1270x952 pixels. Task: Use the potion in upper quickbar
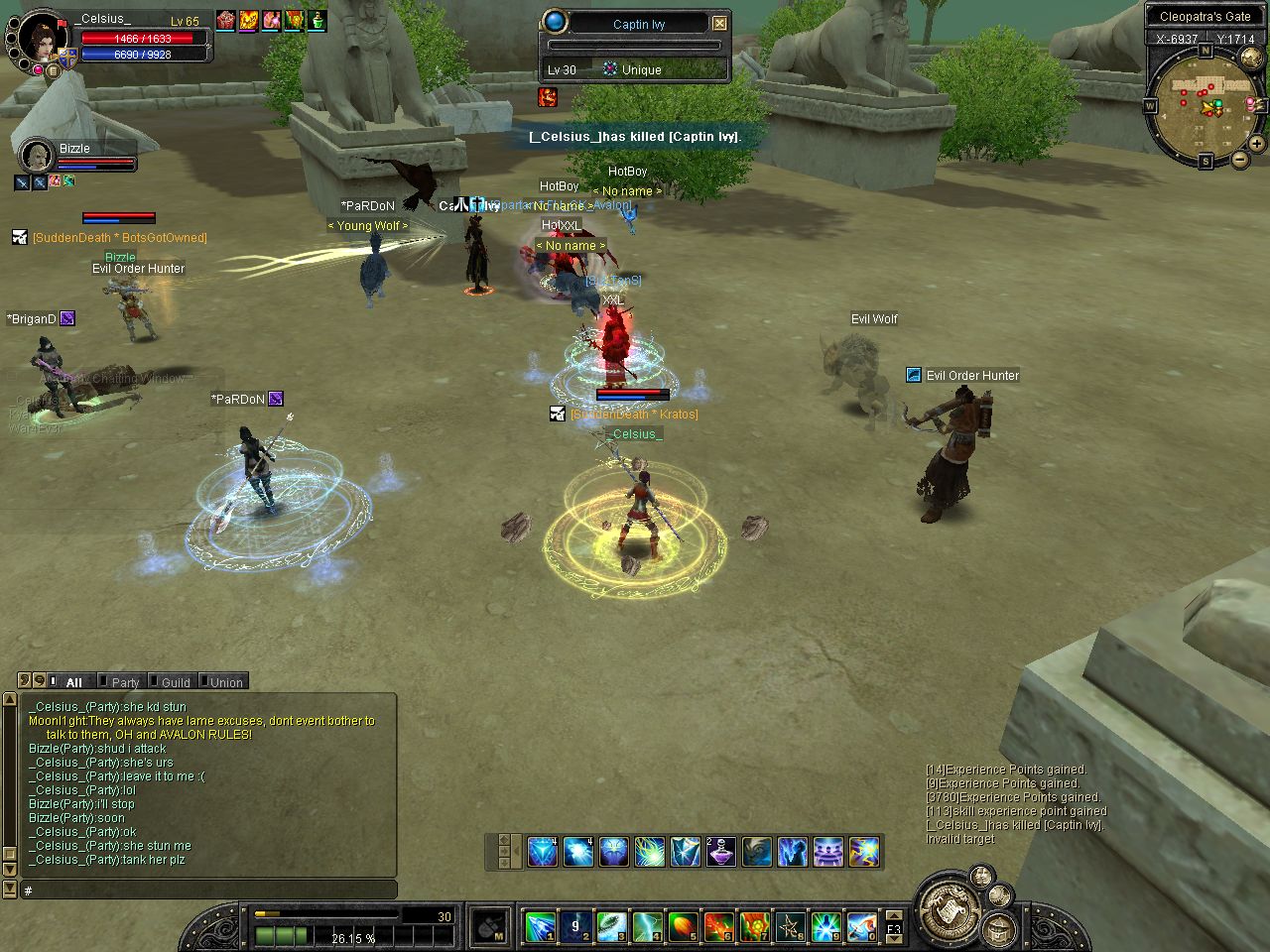(x=720, y=852)
